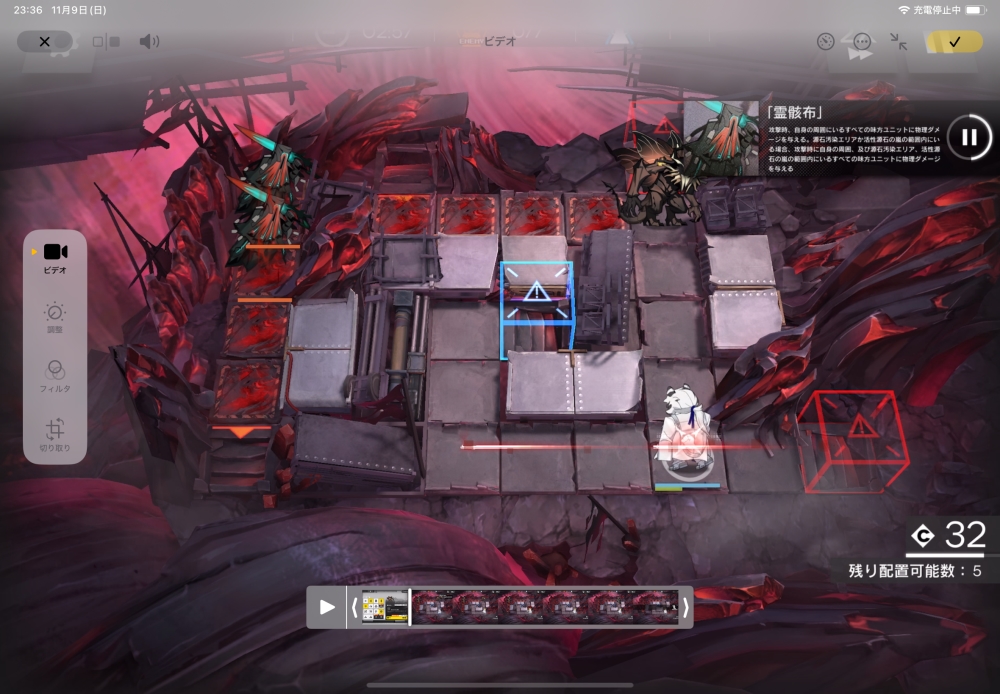The image size is (1000, 694).
Task: Open the フィルタ filter tool
Action: [x=55, y=376]
